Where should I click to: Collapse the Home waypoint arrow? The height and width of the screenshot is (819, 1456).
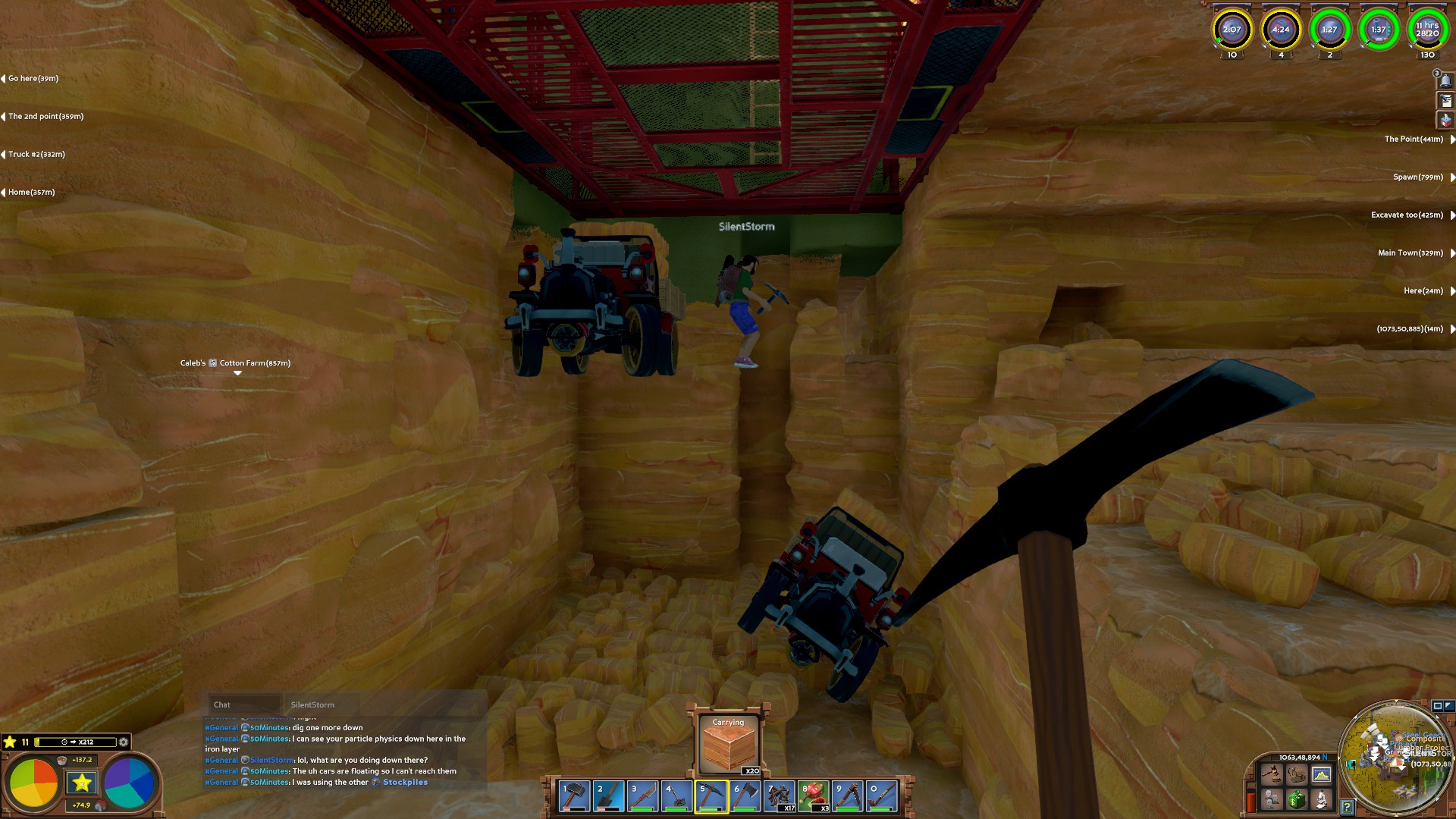(x=5, y=192)
